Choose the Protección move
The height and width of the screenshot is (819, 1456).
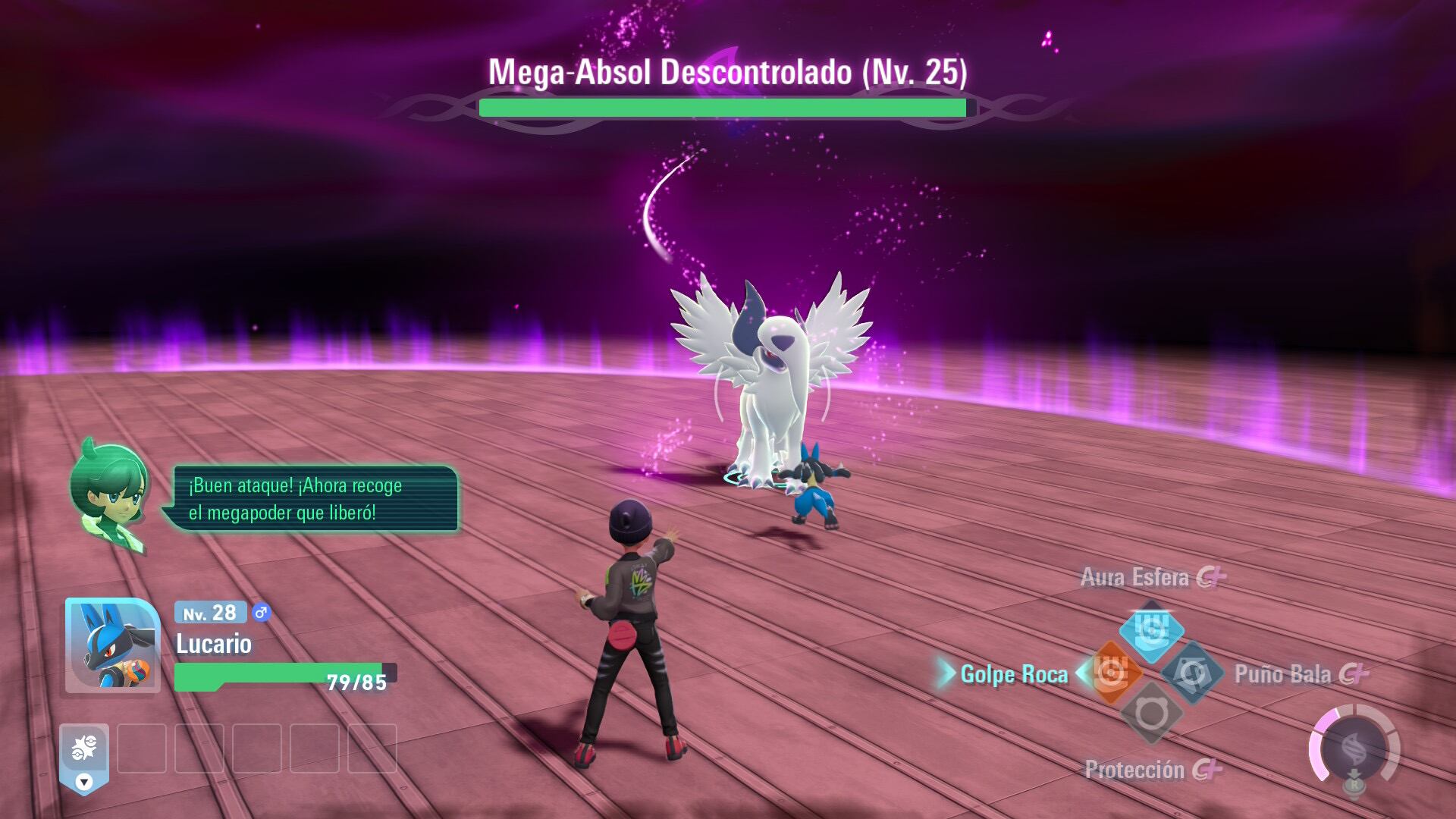(x=1151, y=714)
